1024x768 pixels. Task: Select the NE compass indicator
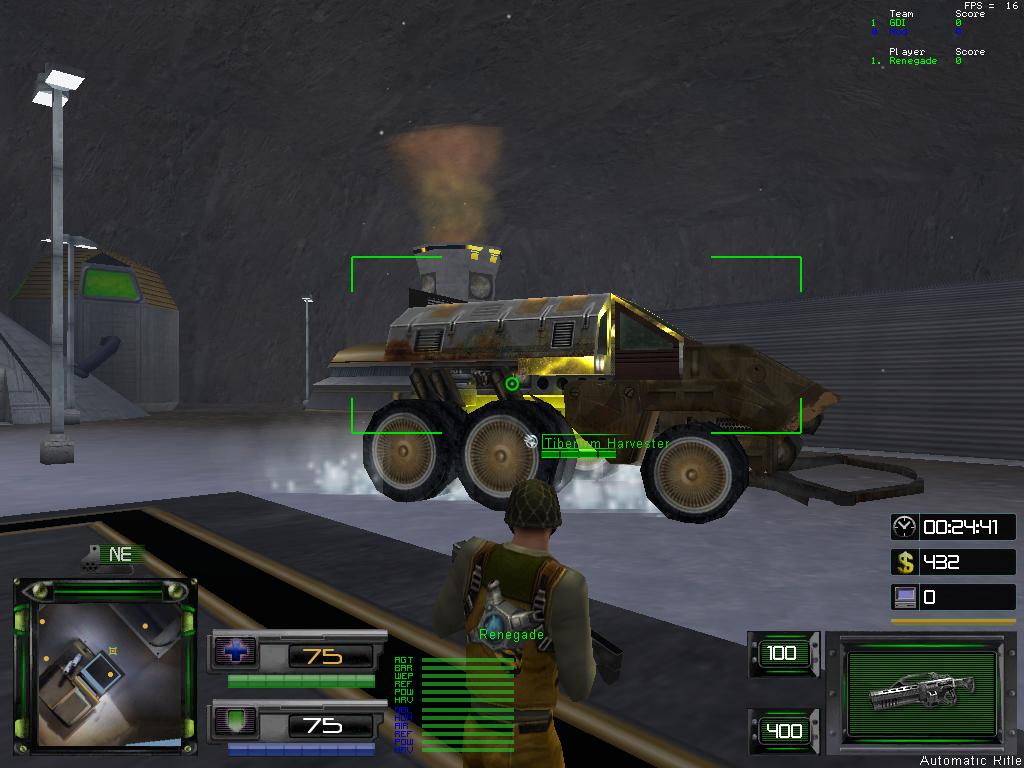[120, 554]
